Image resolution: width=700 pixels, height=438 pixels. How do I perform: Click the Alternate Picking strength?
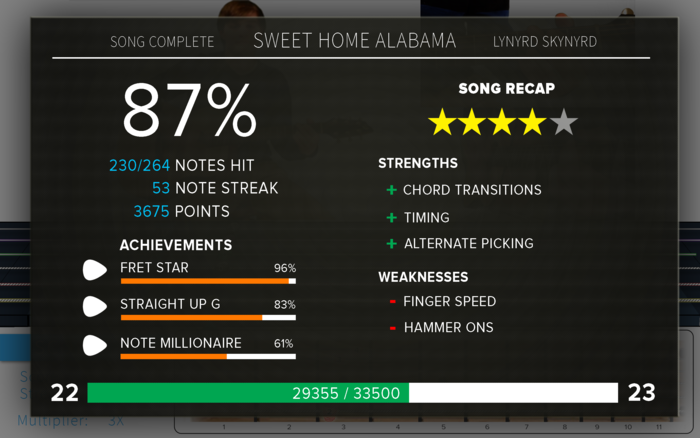pos(468,243)
